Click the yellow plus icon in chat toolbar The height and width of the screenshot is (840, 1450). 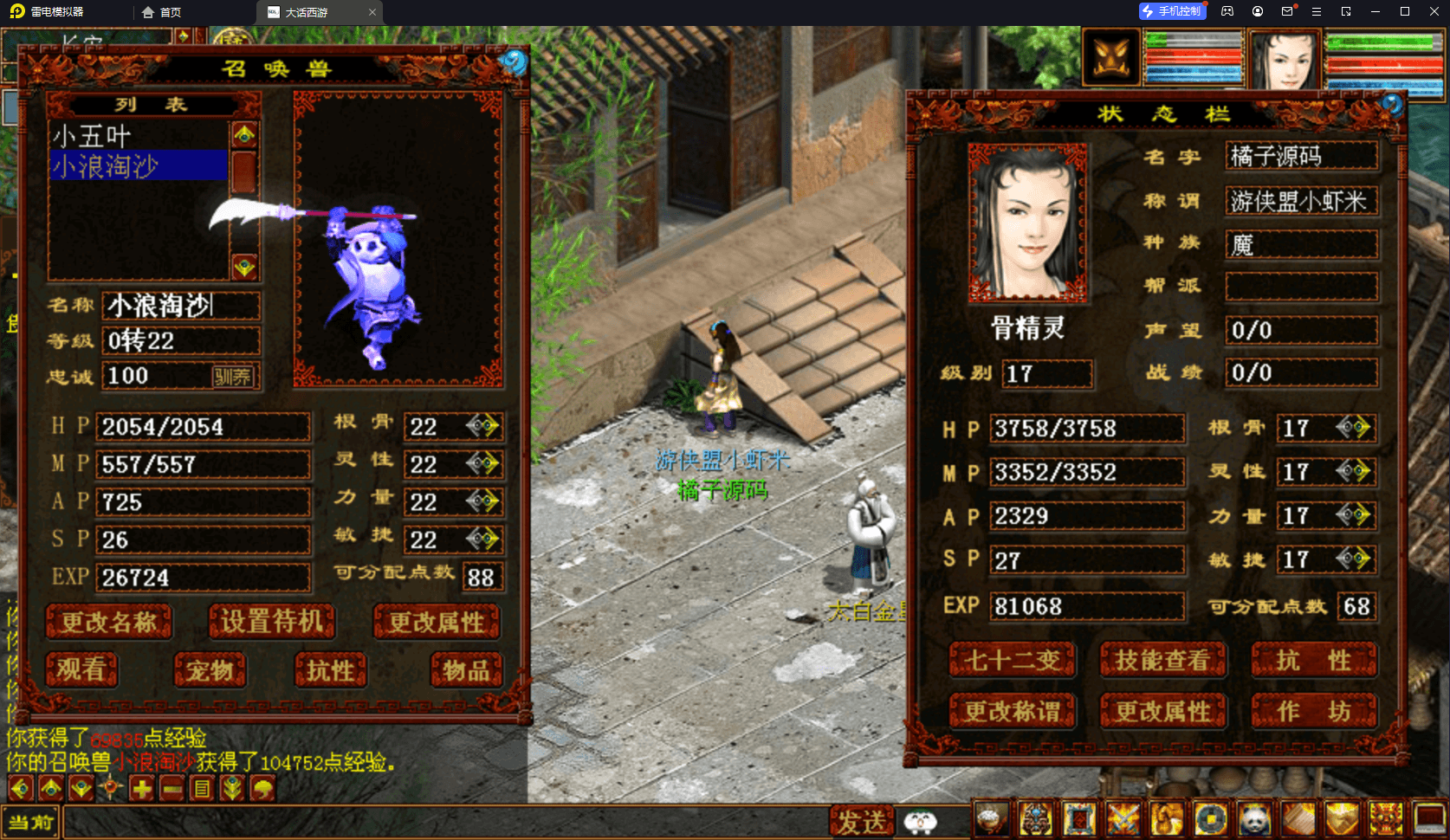click(141, 788)
